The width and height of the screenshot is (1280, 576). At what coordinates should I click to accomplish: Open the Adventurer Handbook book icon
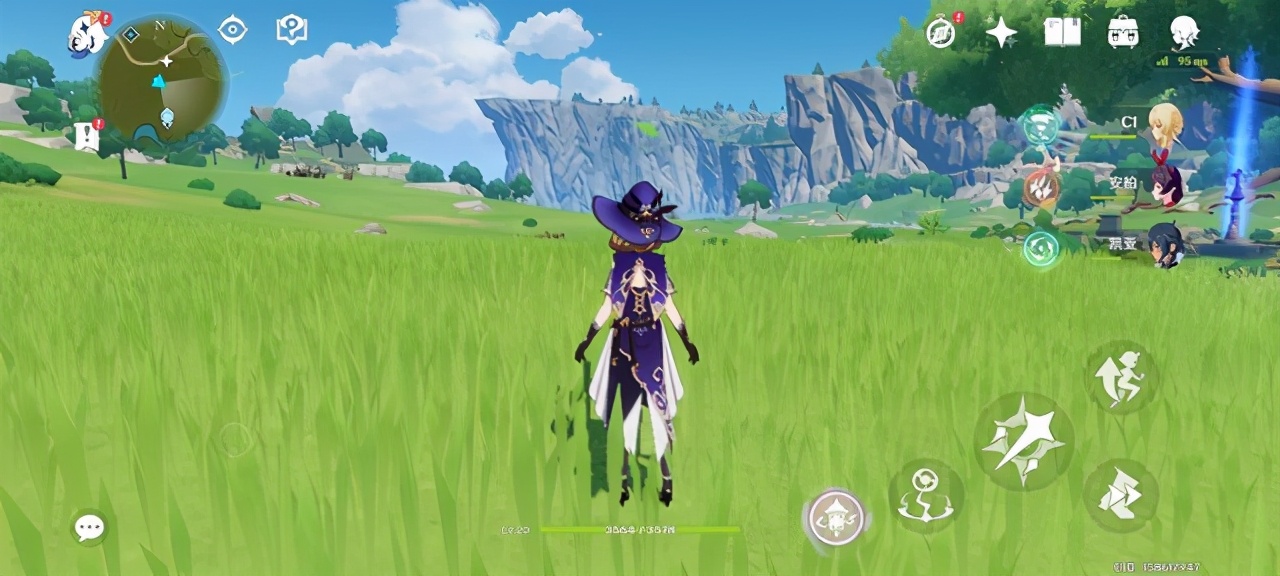[x=1062, y=32]
